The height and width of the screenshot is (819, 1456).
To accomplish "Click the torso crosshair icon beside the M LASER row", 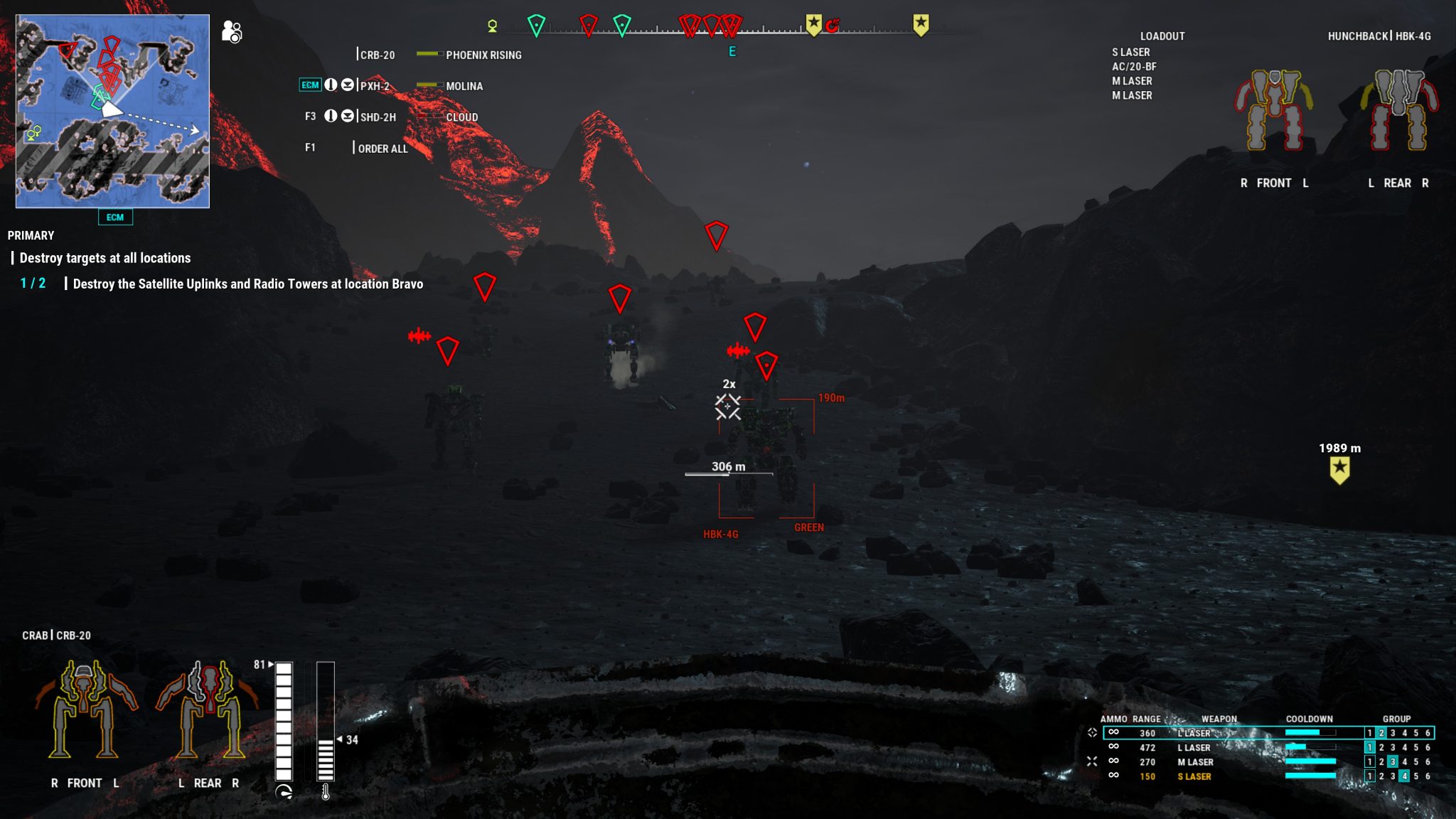I will click(x=1092, y=762).
